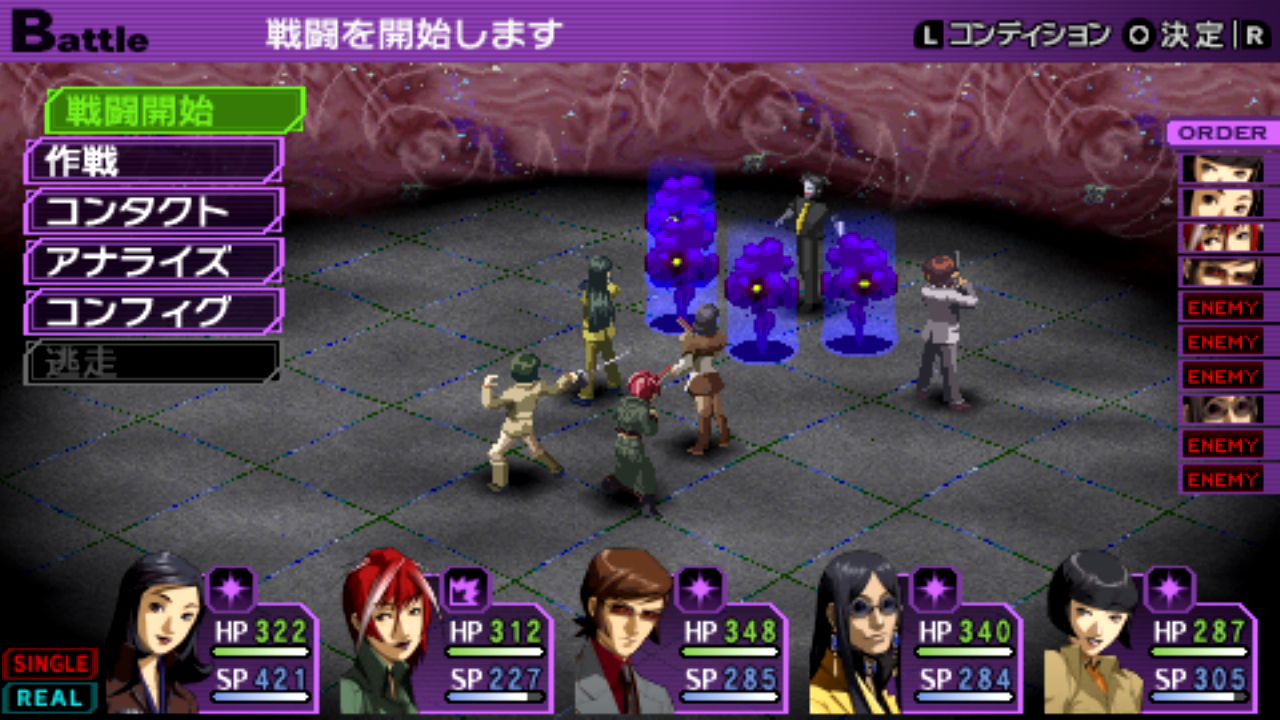Select the red-haired portrait in turn order
This screenshot has width=1280, height=720.
(1222, 237)
